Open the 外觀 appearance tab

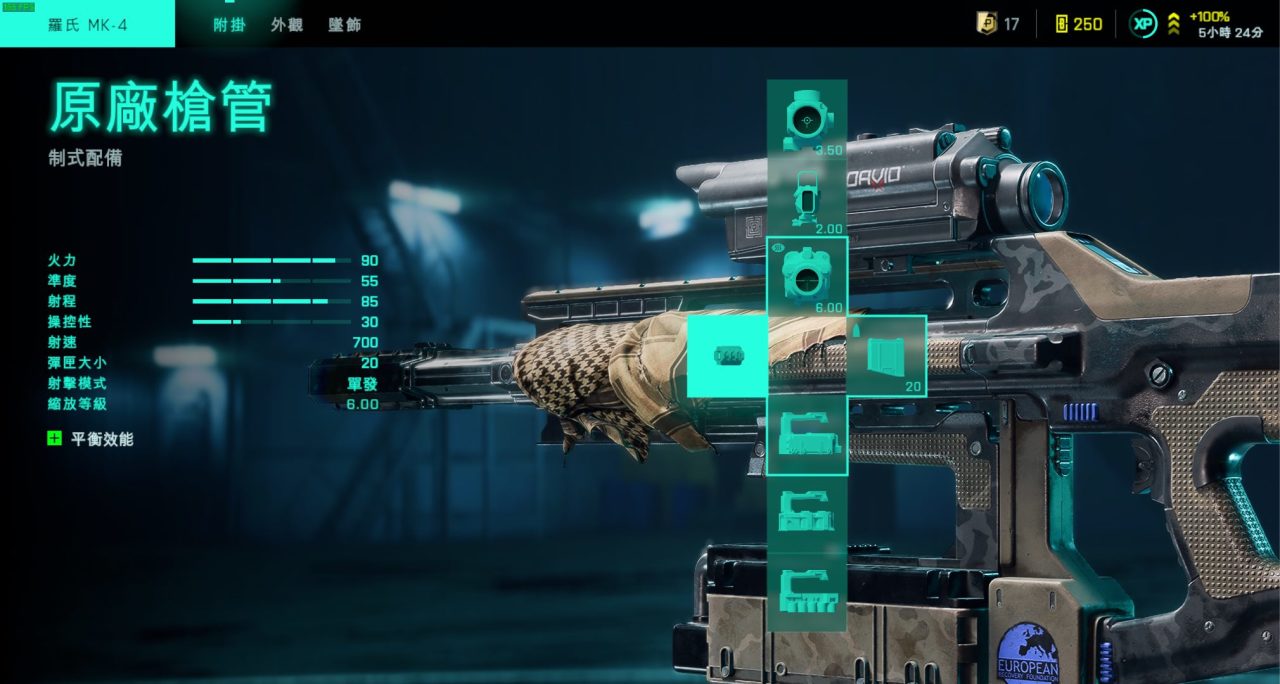pos(287,25)
